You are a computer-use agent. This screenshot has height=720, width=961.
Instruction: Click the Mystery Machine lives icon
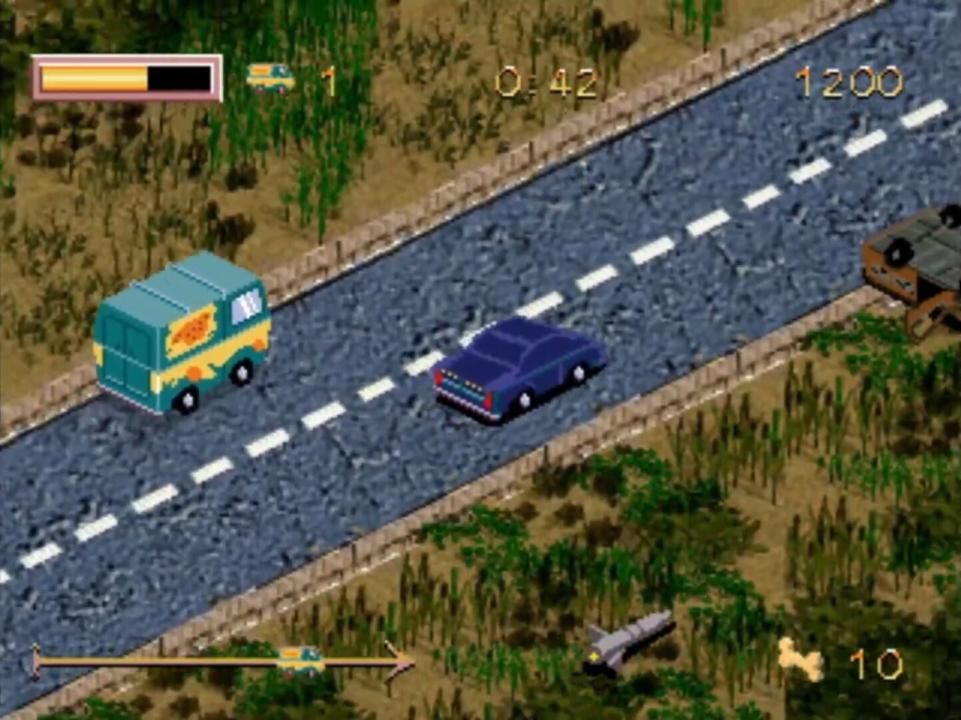click(x=270, y=78)
